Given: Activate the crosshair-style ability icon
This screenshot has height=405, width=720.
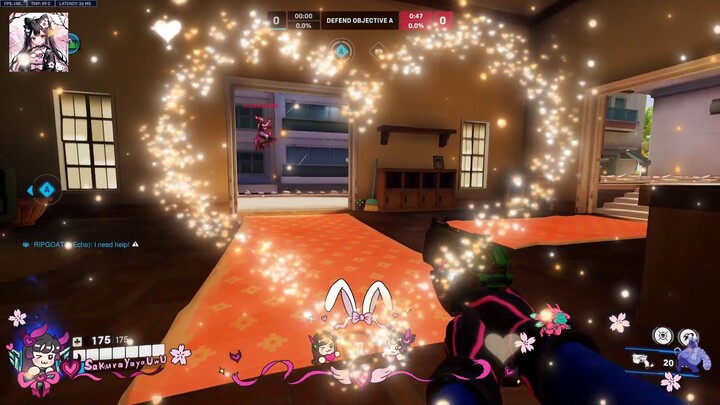Looking at the screenshot, I should [x=663, y=336].
